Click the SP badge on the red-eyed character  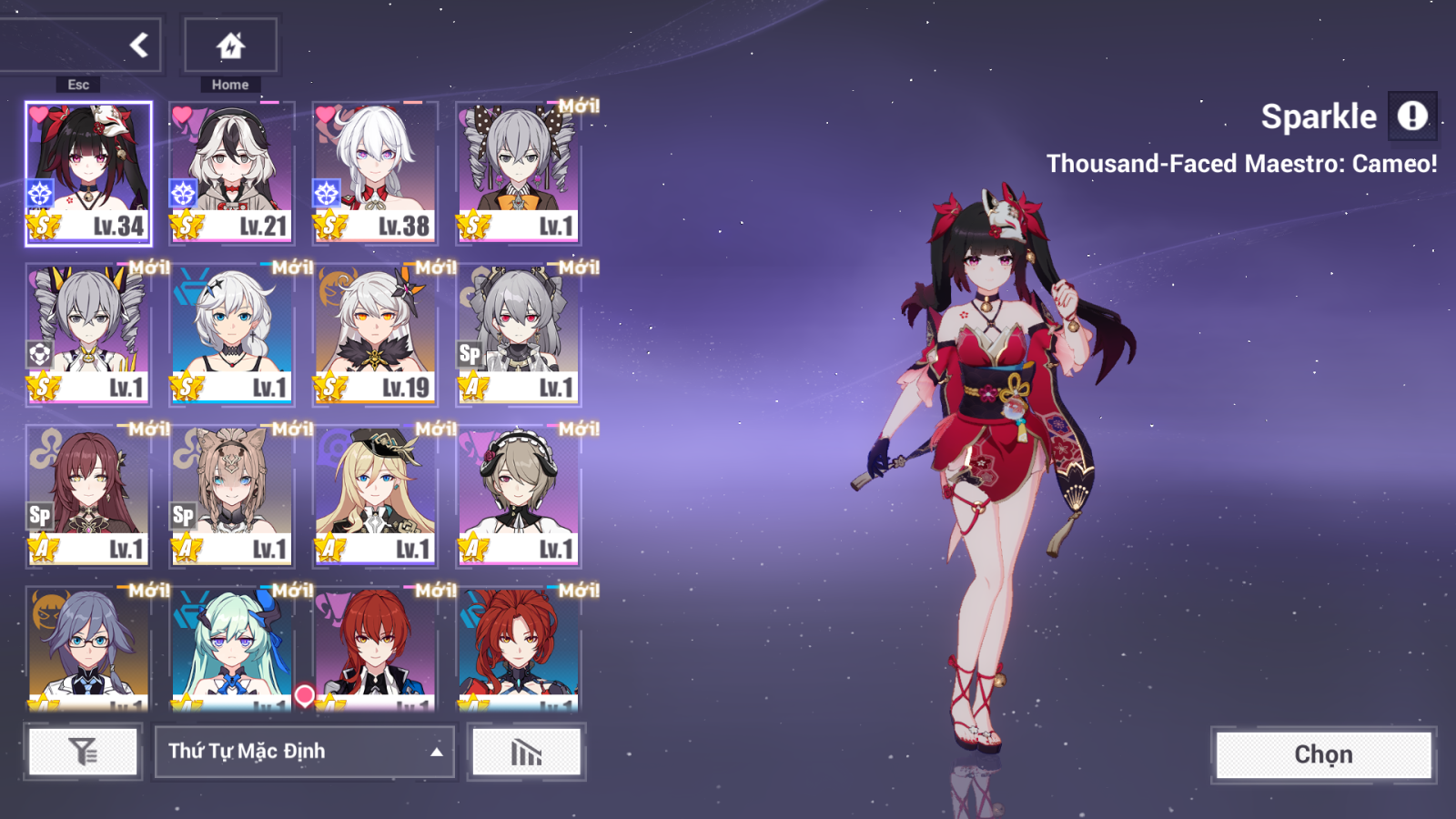click(470, 356)
